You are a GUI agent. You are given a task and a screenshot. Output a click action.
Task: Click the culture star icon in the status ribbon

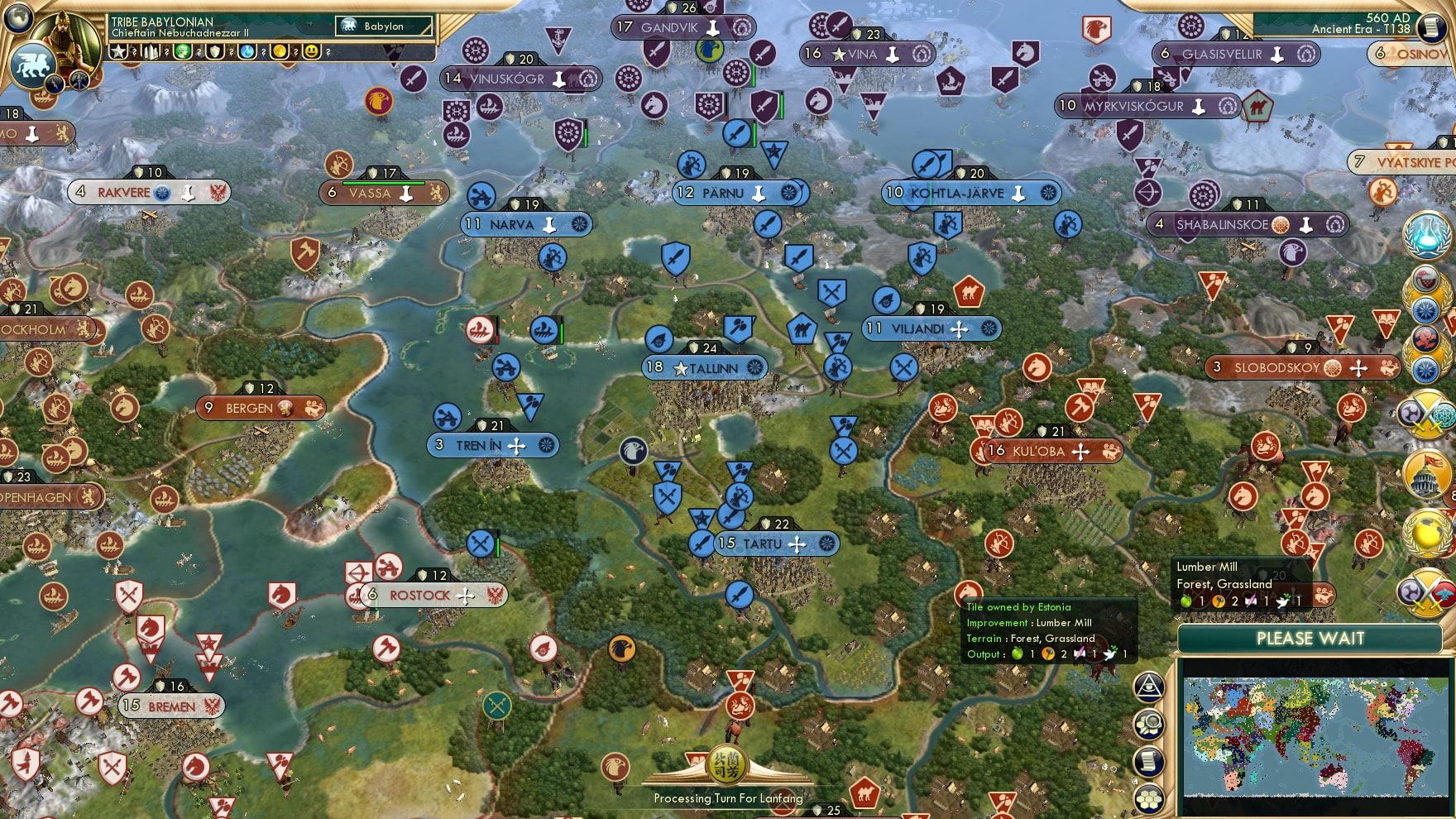[x=117, y=52]
